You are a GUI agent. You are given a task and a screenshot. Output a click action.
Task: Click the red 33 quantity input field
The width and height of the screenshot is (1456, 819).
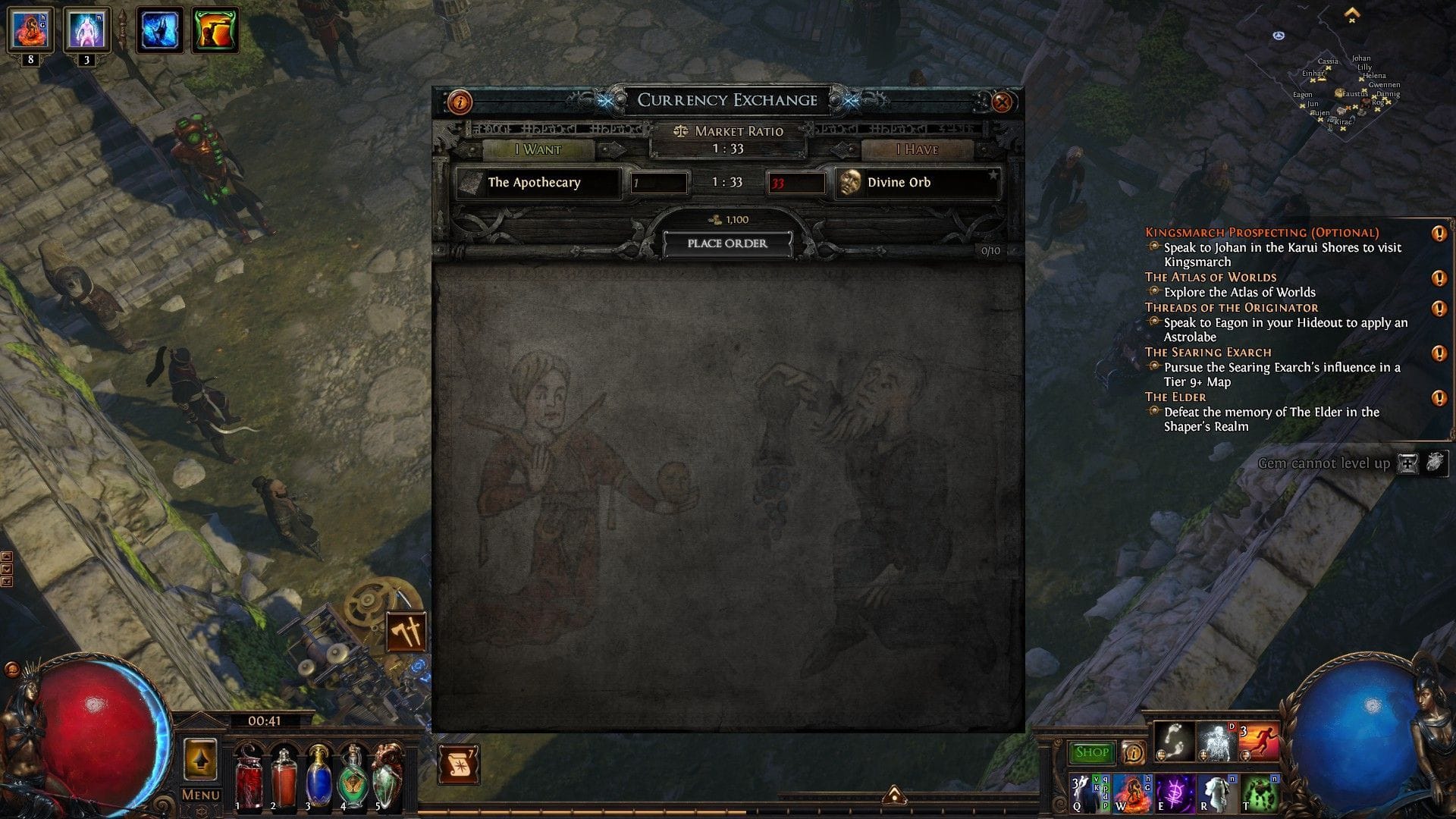pos(797,182)
